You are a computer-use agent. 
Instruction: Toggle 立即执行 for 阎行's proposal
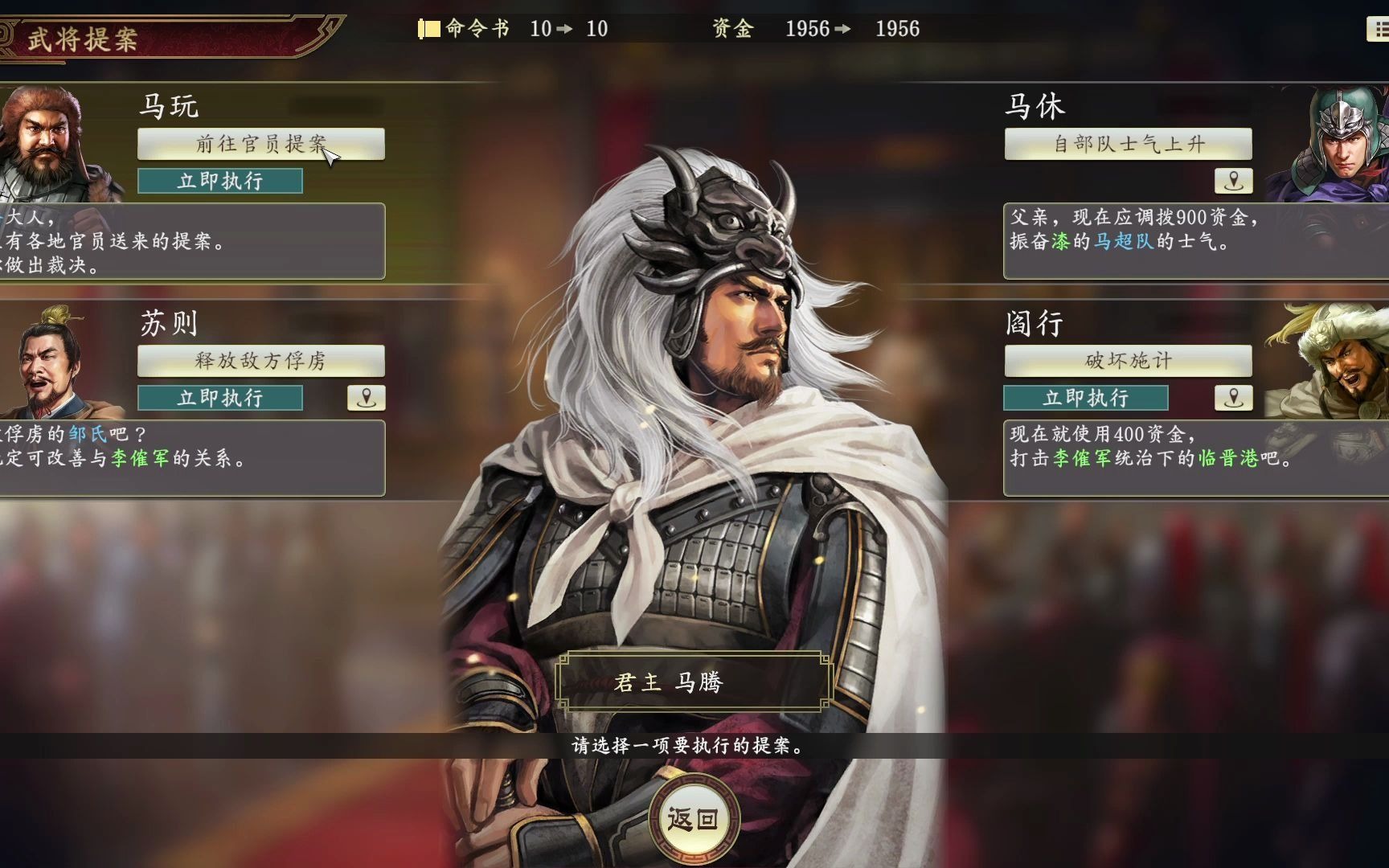[x=1087, y=397]
